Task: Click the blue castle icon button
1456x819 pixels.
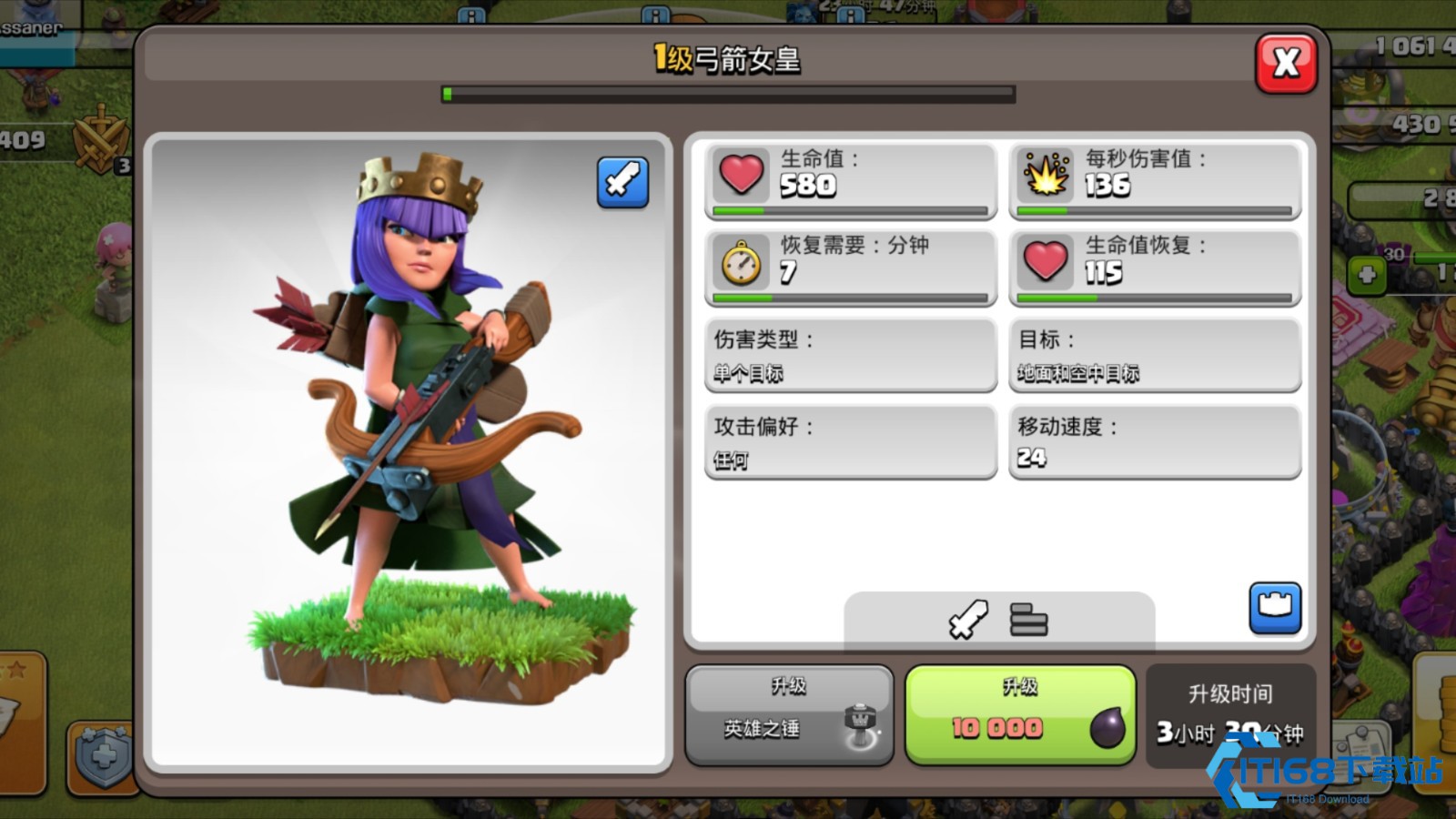Action: pos(1275,607)
